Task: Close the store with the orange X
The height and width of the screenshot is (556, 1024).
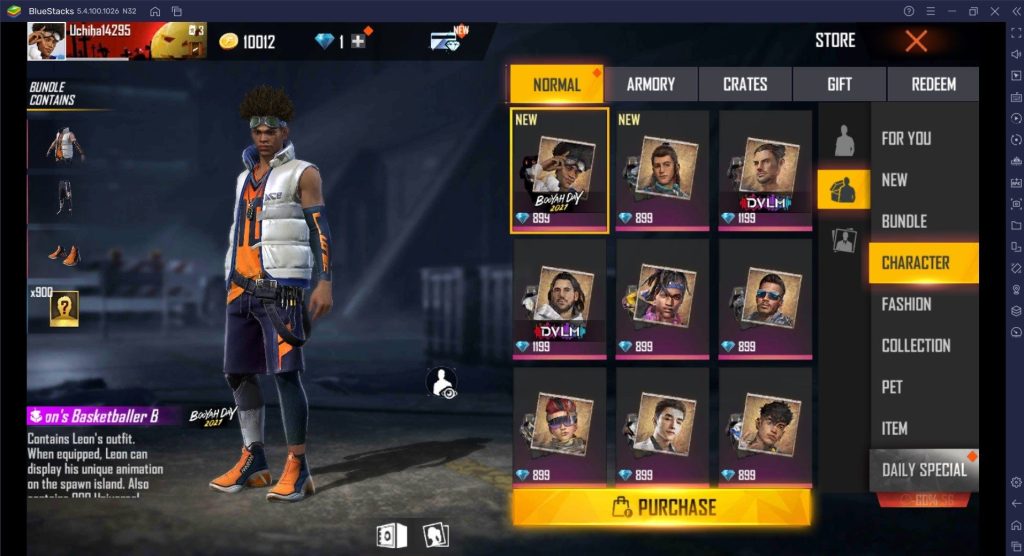Action: click(x=916, y=41)
